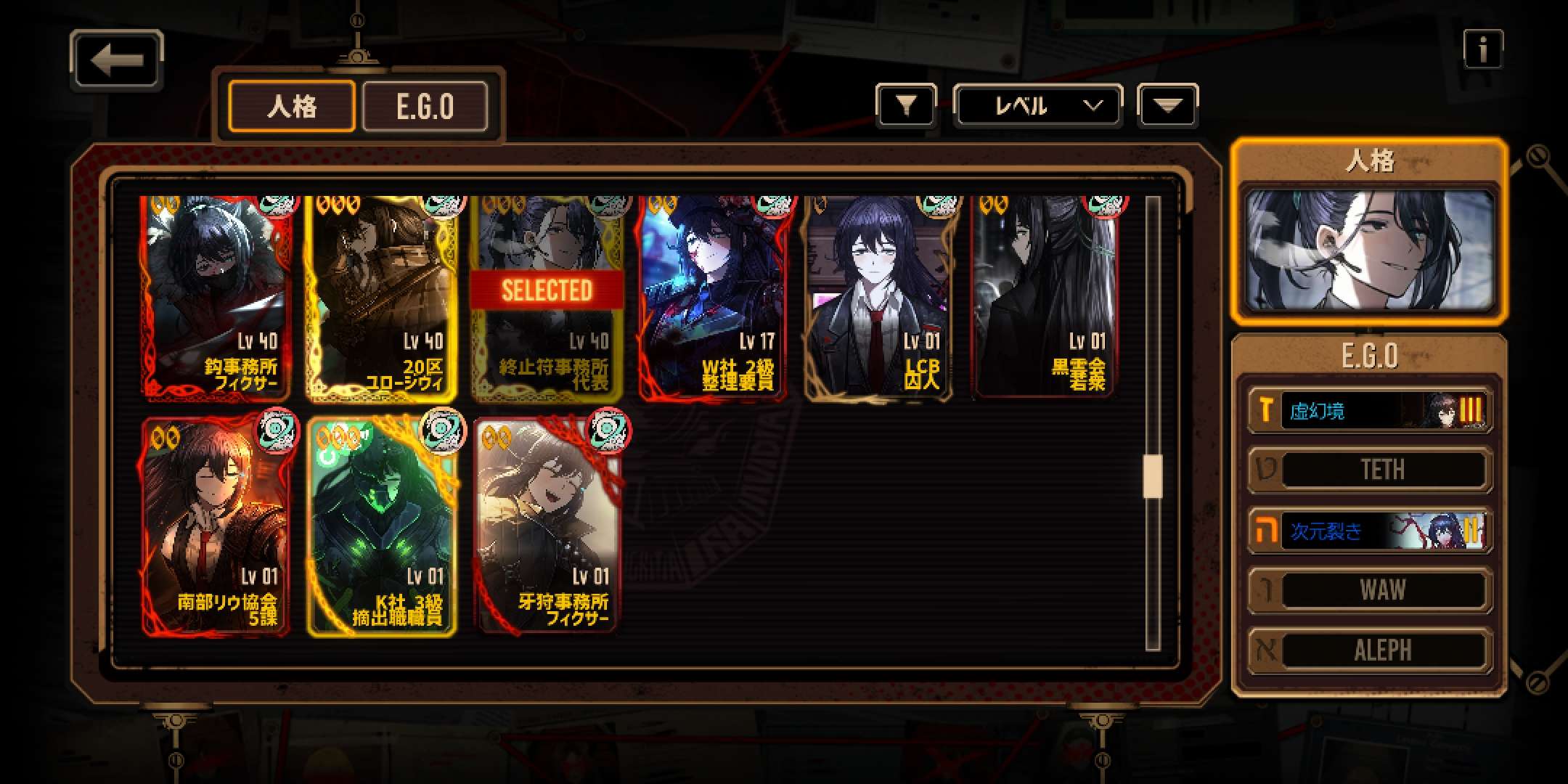The height and width of the screenshot is (784, 1568).
Task: Open the 虚幻境 E.G.O slot
Action: click(1370, 411)
